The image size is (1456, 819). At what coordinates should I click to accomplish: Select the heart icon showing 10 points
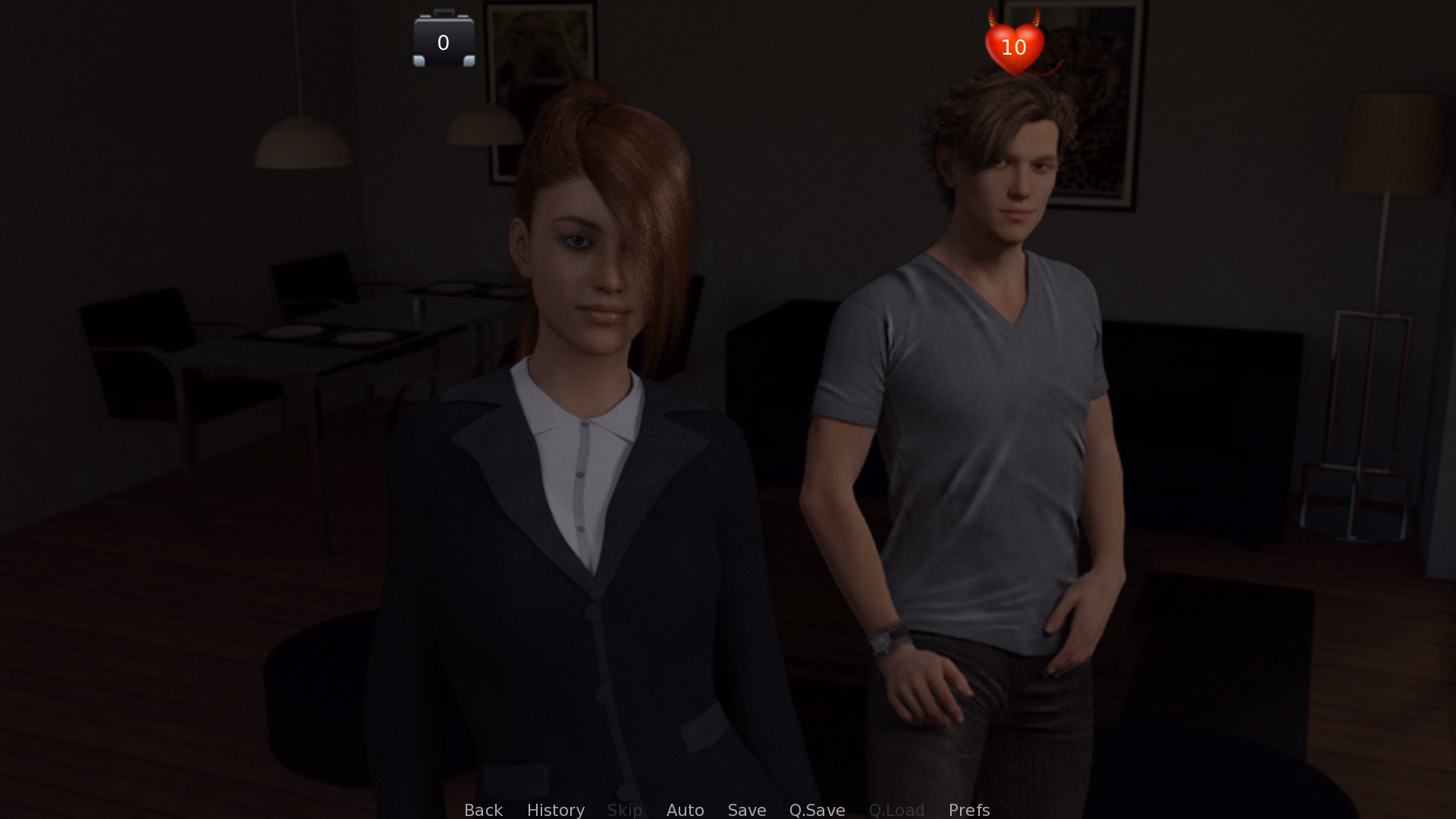tap(1014, 45)
